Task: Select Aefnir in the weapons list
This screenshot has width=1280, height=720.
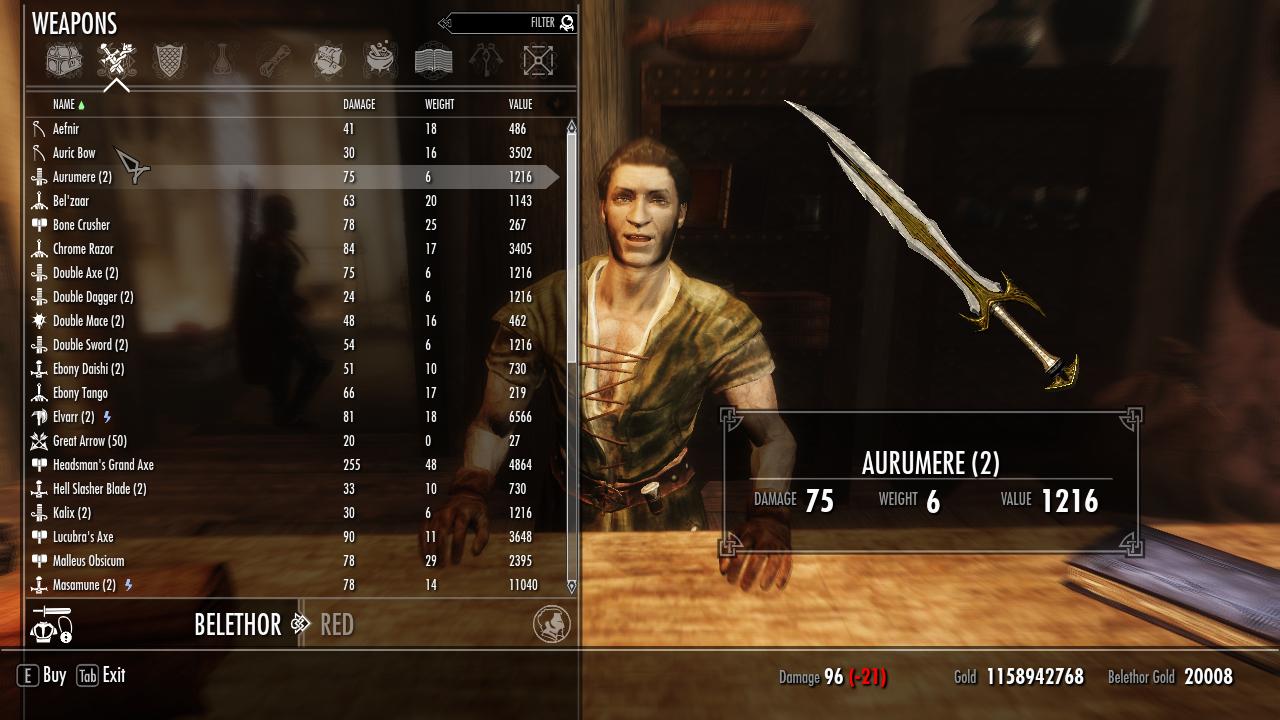Action: [x=66, y=129]
